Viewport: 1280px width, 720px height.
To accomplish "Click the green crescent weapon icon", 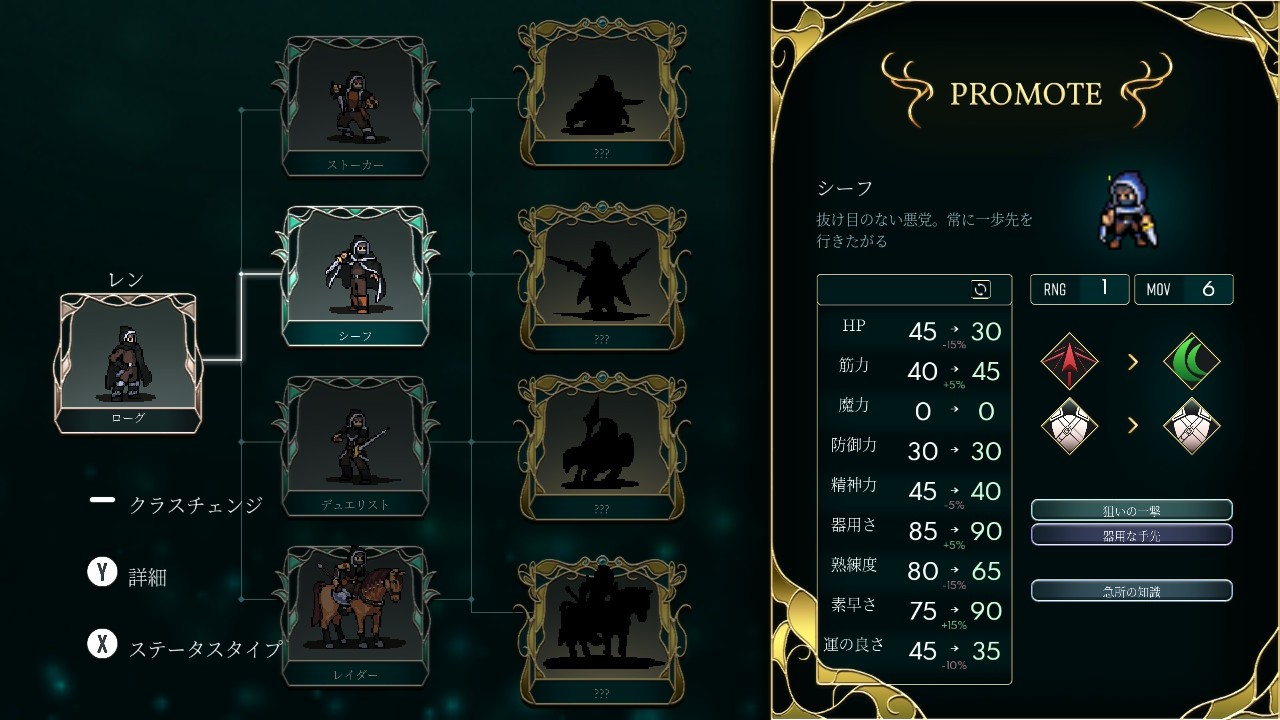I will coord(1192,361).
